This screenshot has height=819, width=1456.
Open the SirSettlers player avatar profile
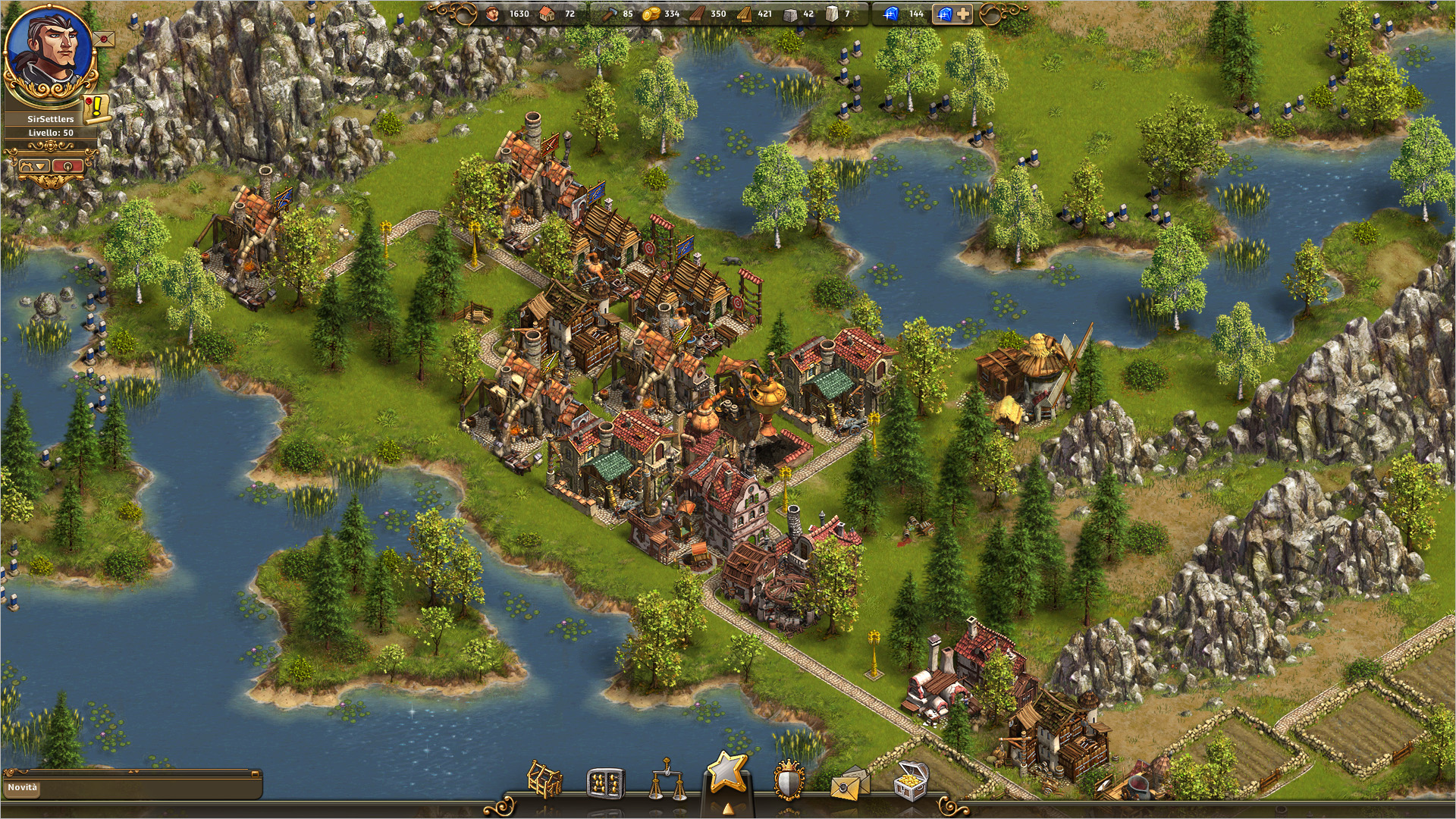[x=49, y=50]
